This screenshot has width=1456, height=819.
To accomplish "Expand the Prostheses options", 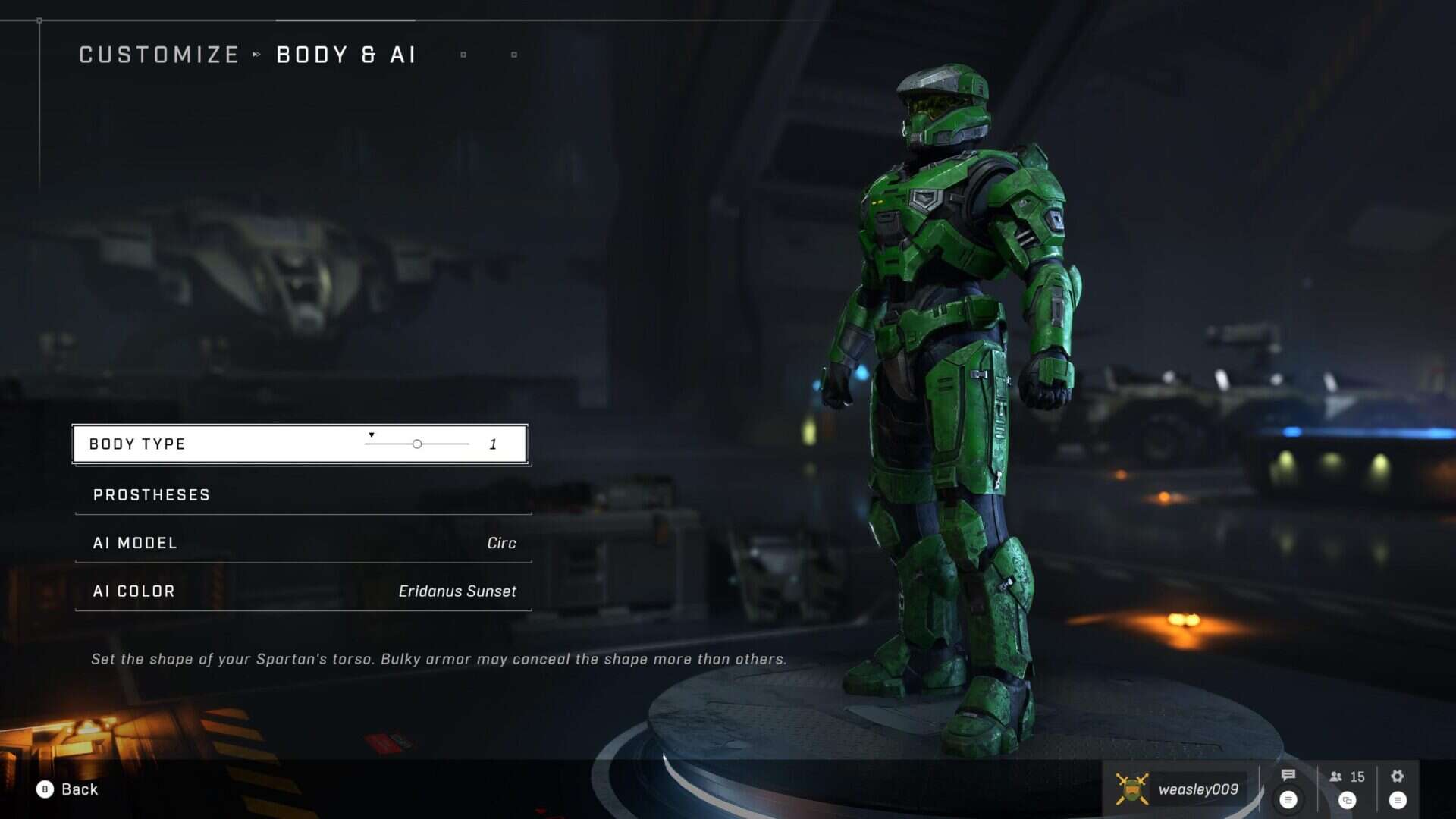I will 151,494.
